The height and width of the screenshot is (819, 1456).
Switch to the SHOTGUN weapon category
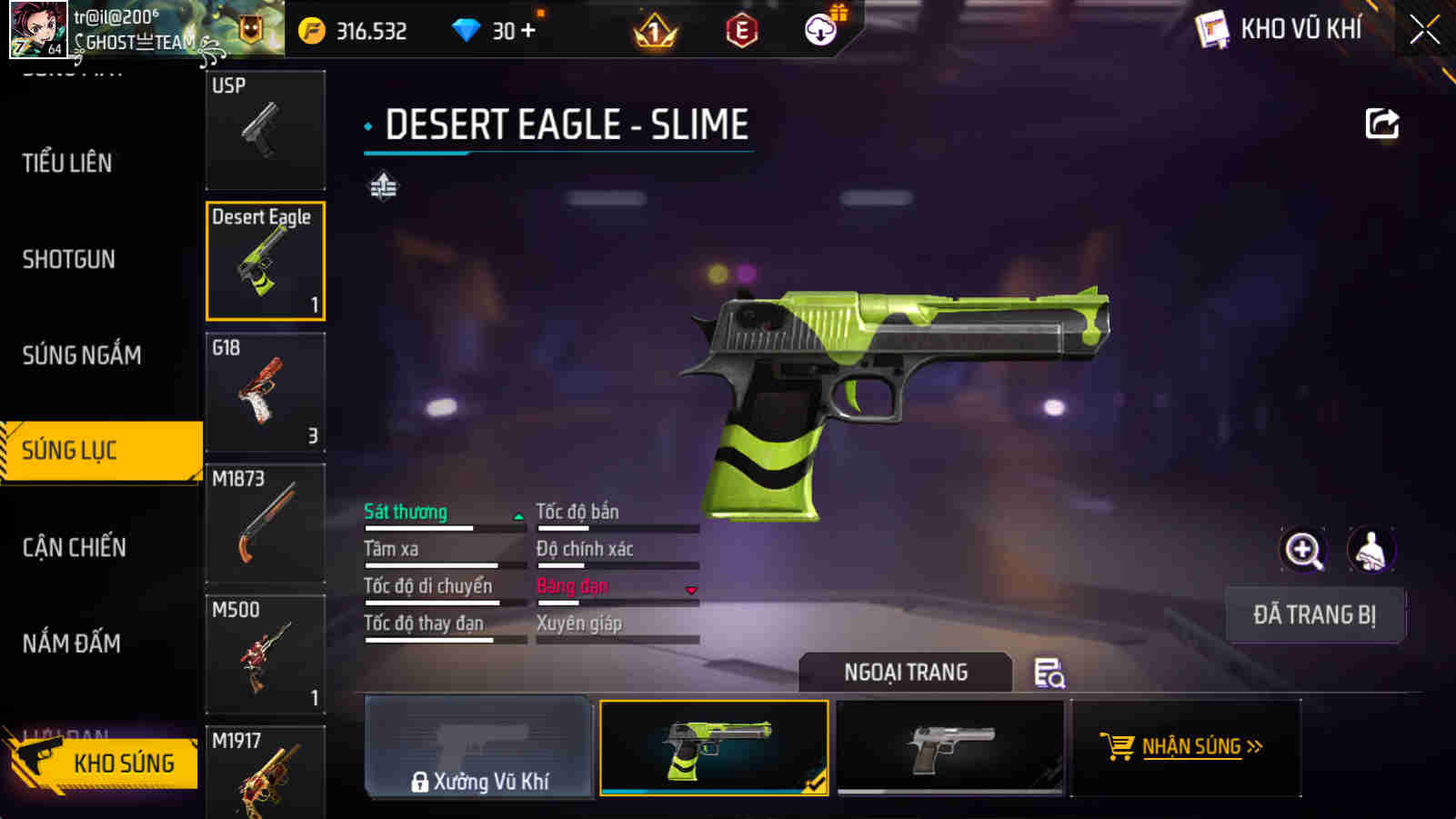66,260
